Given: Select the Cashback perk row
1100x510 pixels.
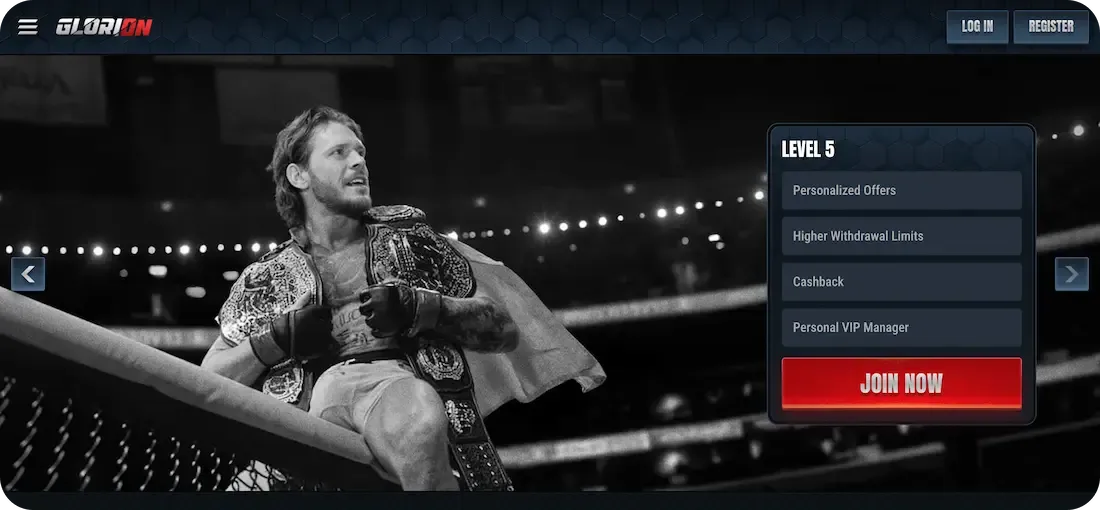Looking at the screenshot, I should [901, 282].
